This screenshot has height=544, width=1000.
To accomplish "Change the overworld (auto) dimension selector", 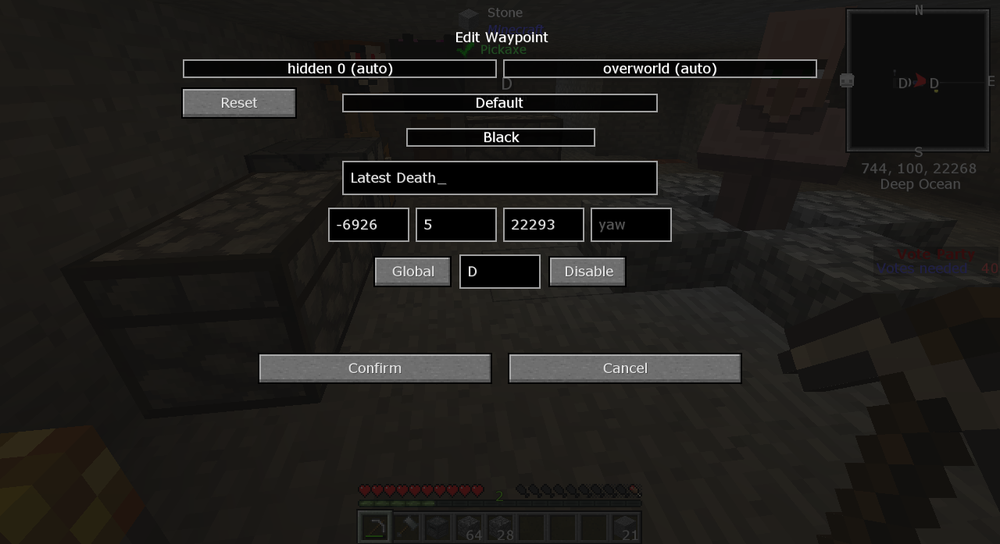I will click(660, 69).
